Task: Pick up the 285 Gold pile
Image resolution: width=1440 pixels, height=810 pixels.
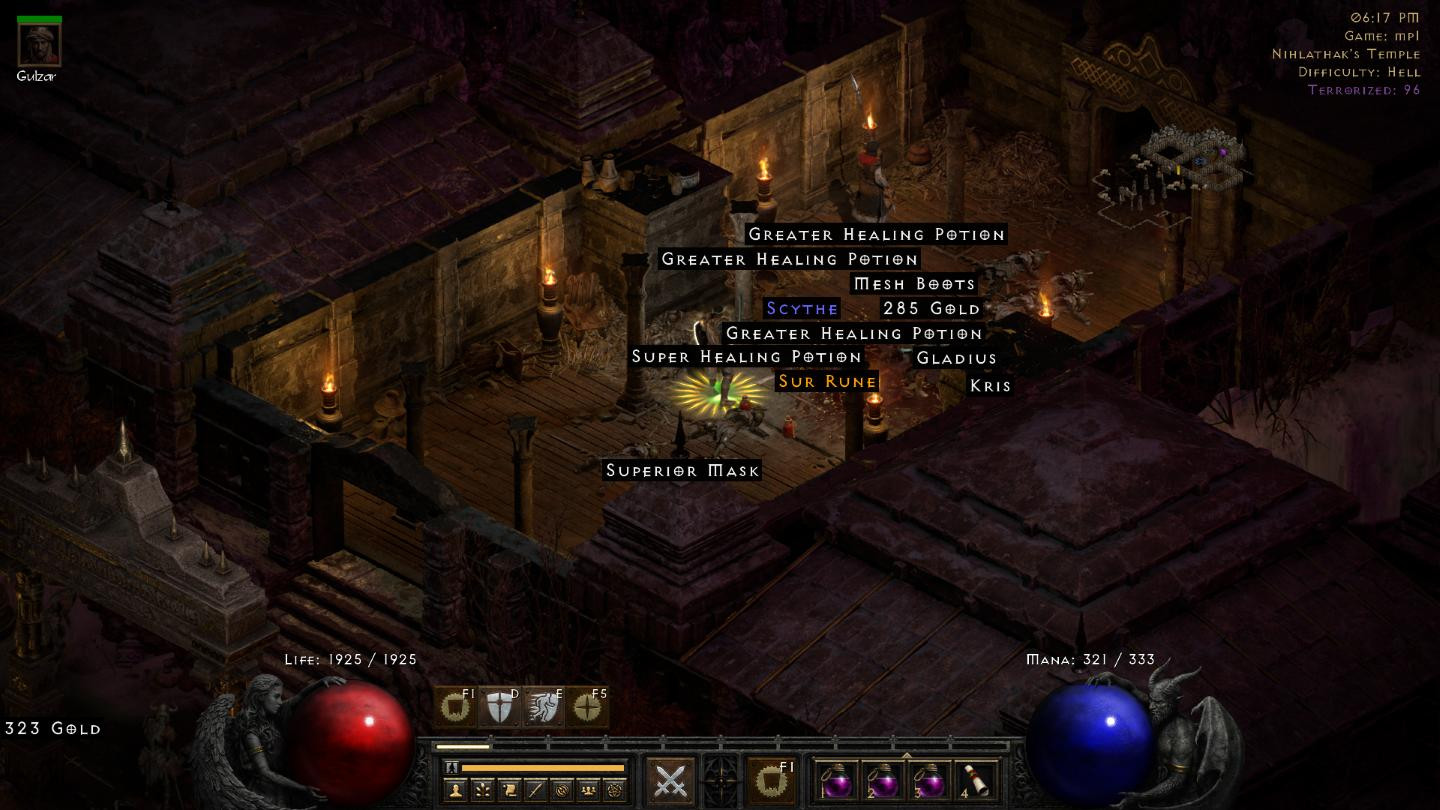Action: 929,309
